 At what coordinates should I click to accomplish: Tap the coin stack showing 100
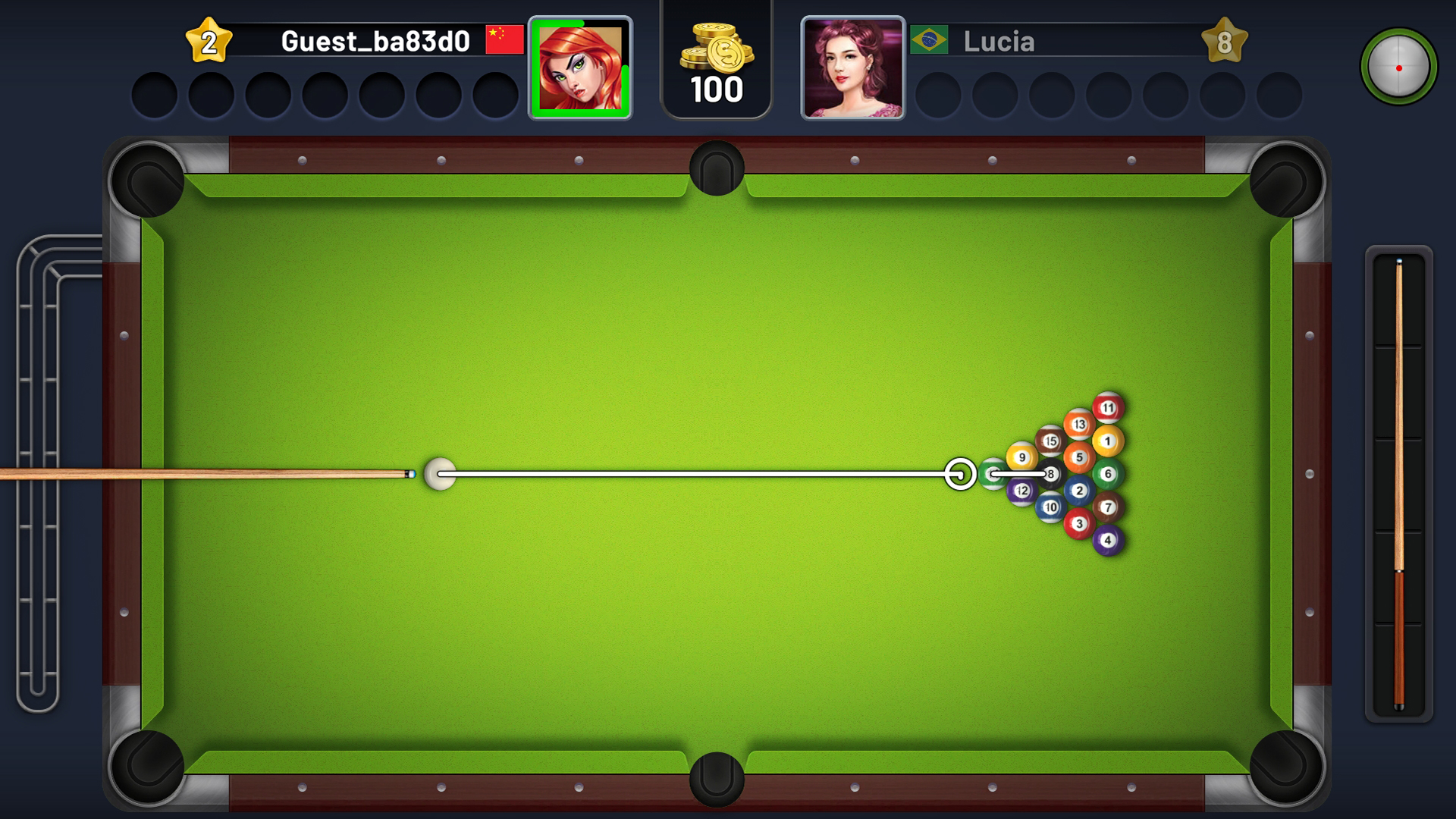click(715, 57)
